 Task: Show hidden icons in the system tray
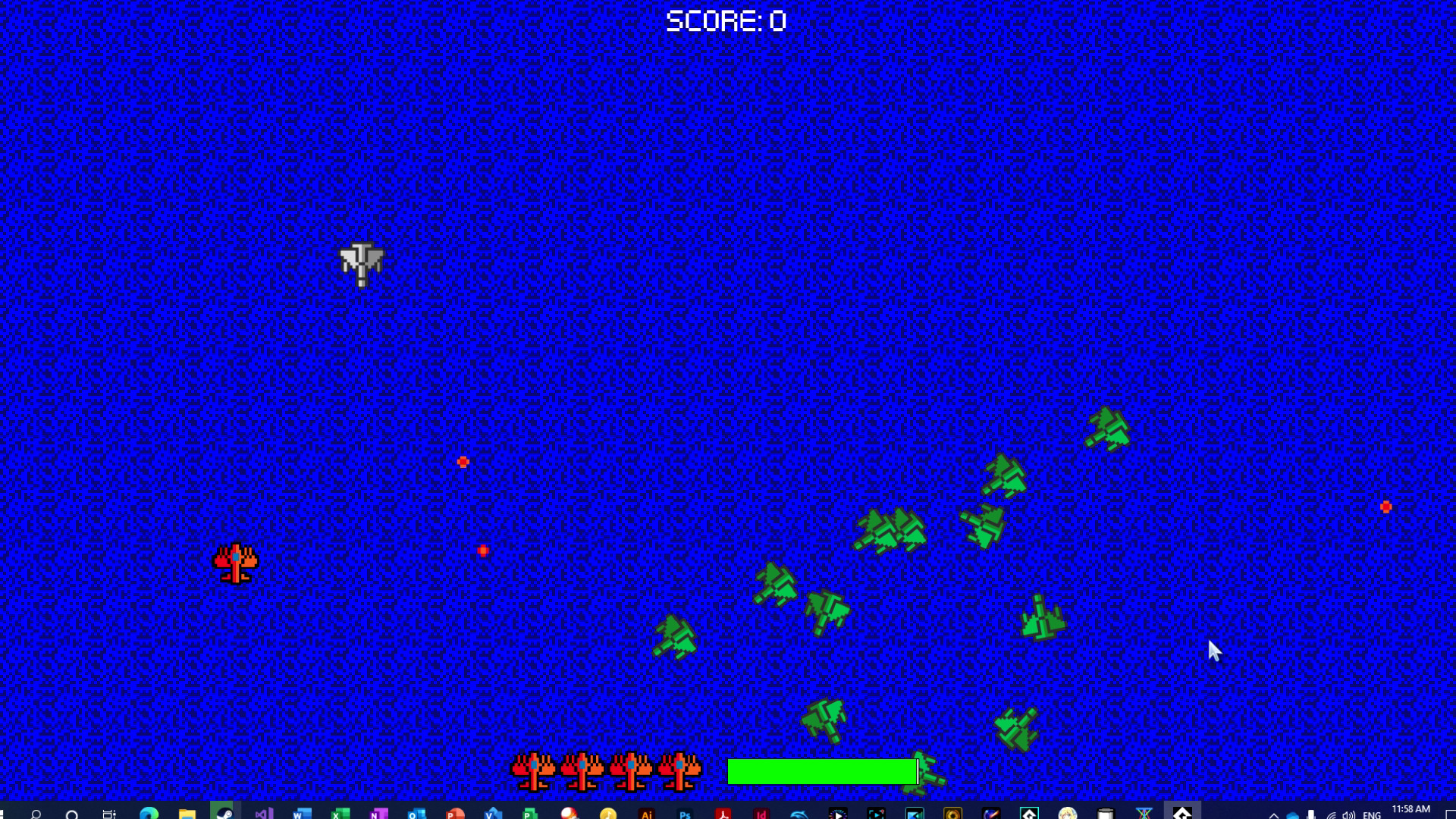1274,813
